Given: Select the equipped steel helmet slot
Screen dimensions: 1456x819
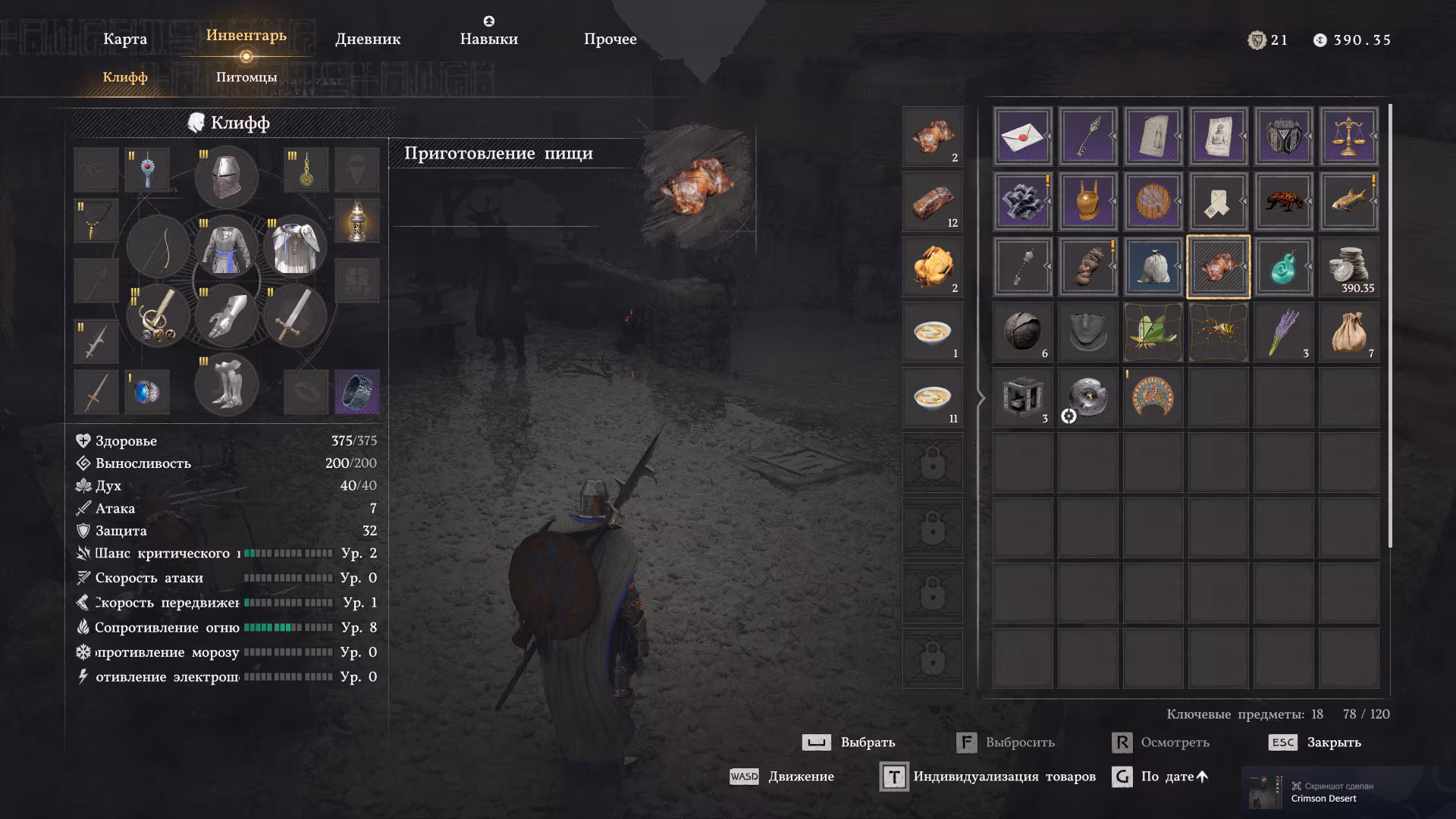Looking at the screenshot, I should [x=226, y=177].
